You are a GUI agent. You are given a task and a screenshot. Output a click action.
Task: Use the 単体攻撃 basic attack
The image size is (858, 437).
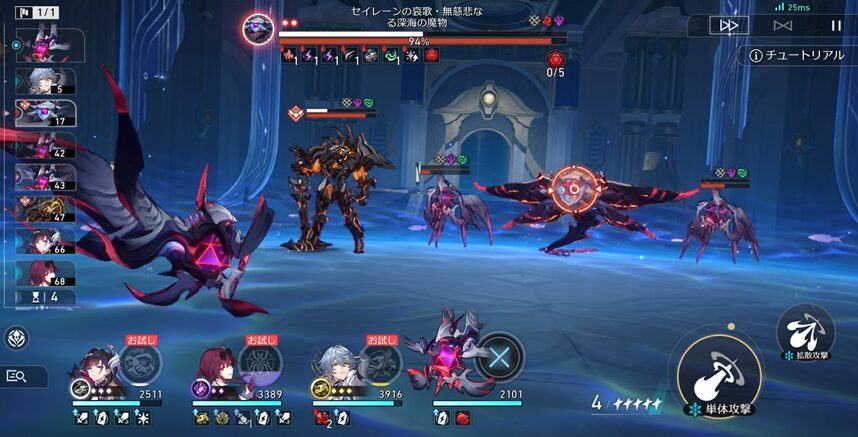click(719, 373)
